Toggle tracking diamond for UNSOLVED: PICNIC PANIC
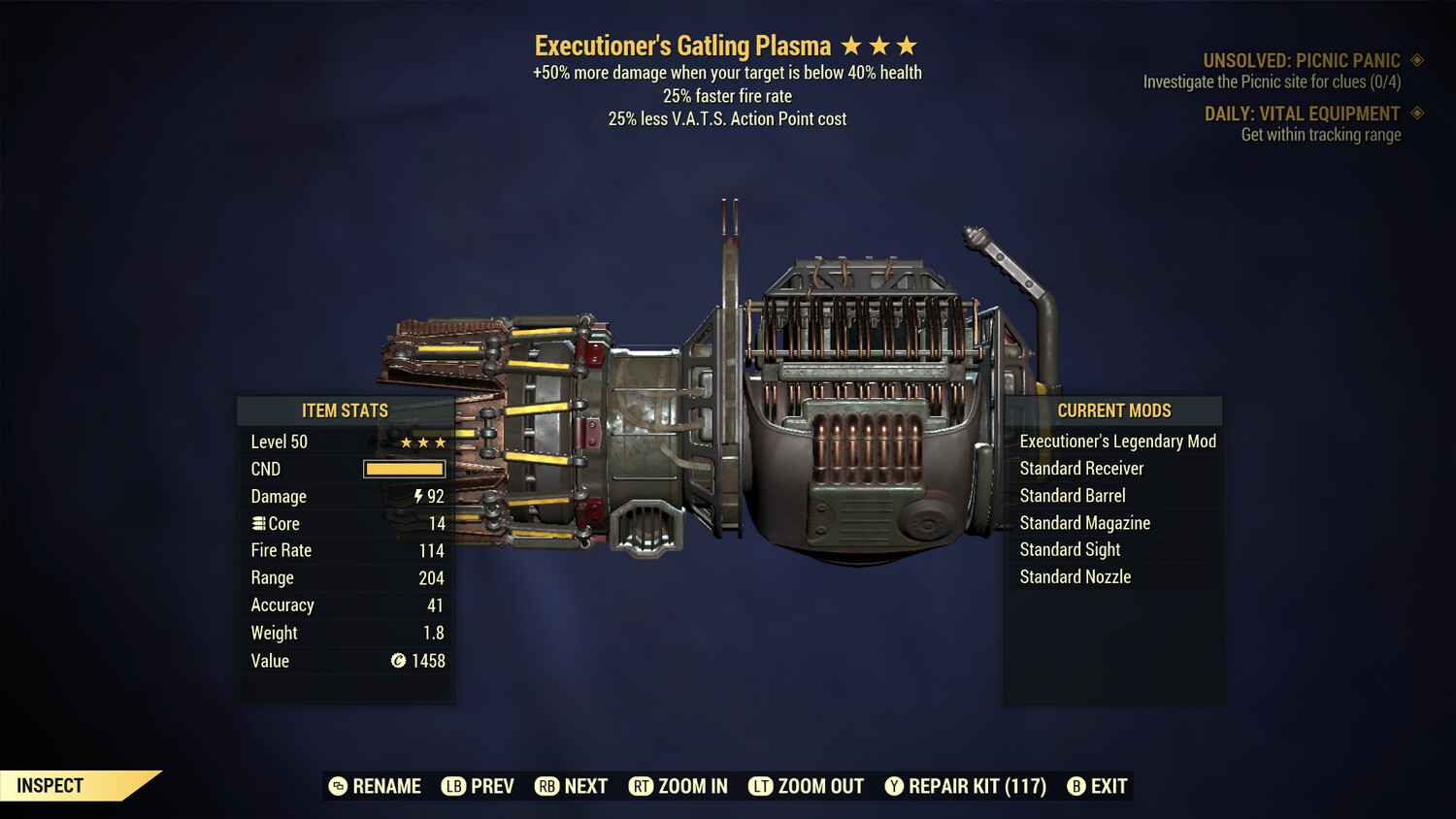 (1415, 59)
